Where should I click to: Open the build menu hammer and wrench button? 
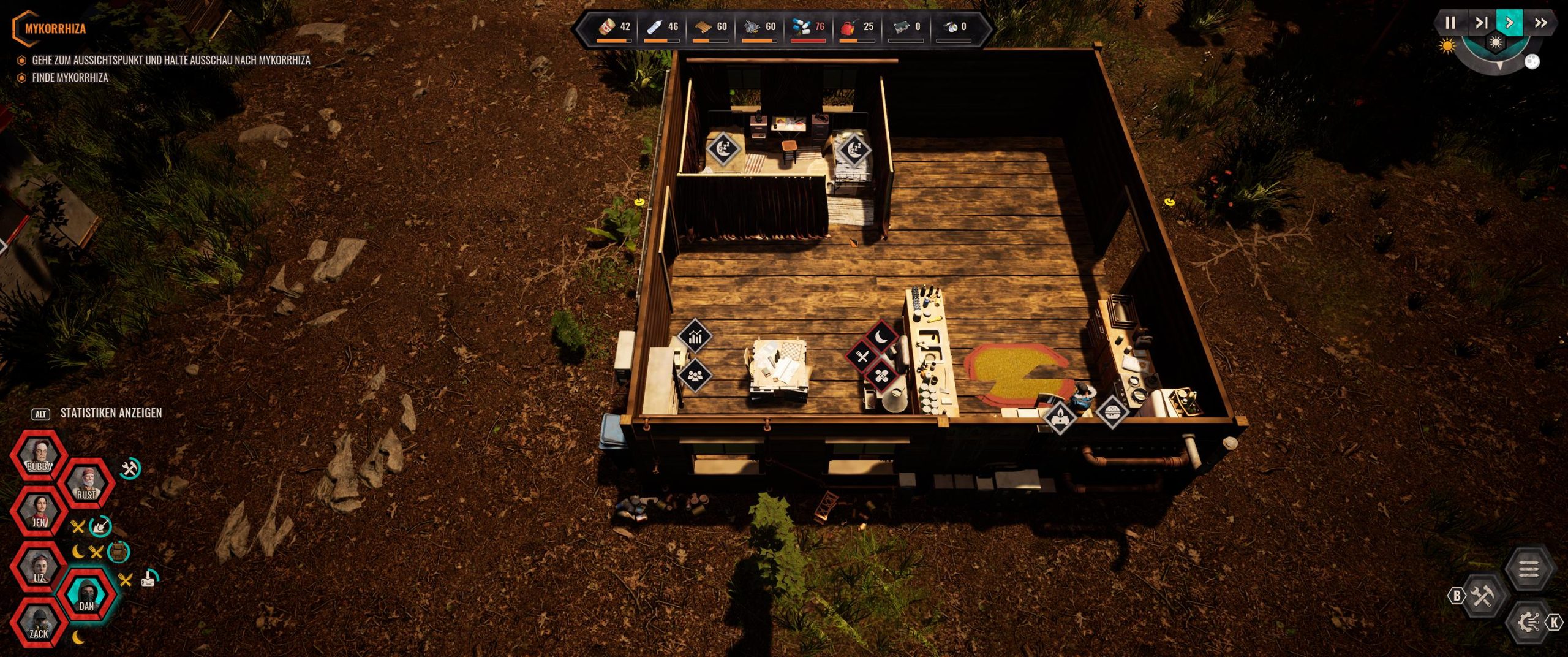pos(1483,595)
